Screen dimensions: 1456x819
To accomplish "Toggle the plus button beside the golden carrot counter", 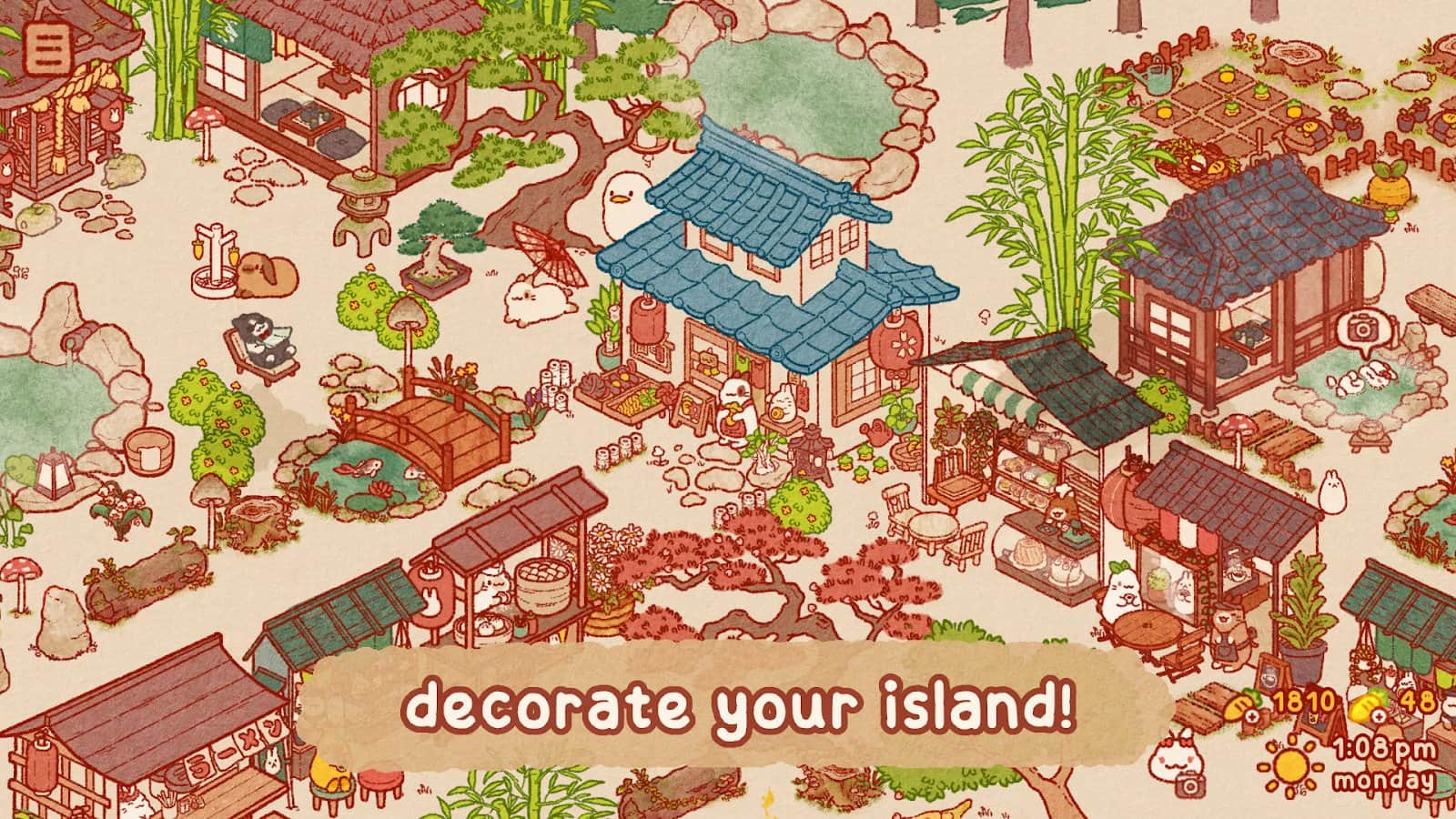I will pos(1379,716).
